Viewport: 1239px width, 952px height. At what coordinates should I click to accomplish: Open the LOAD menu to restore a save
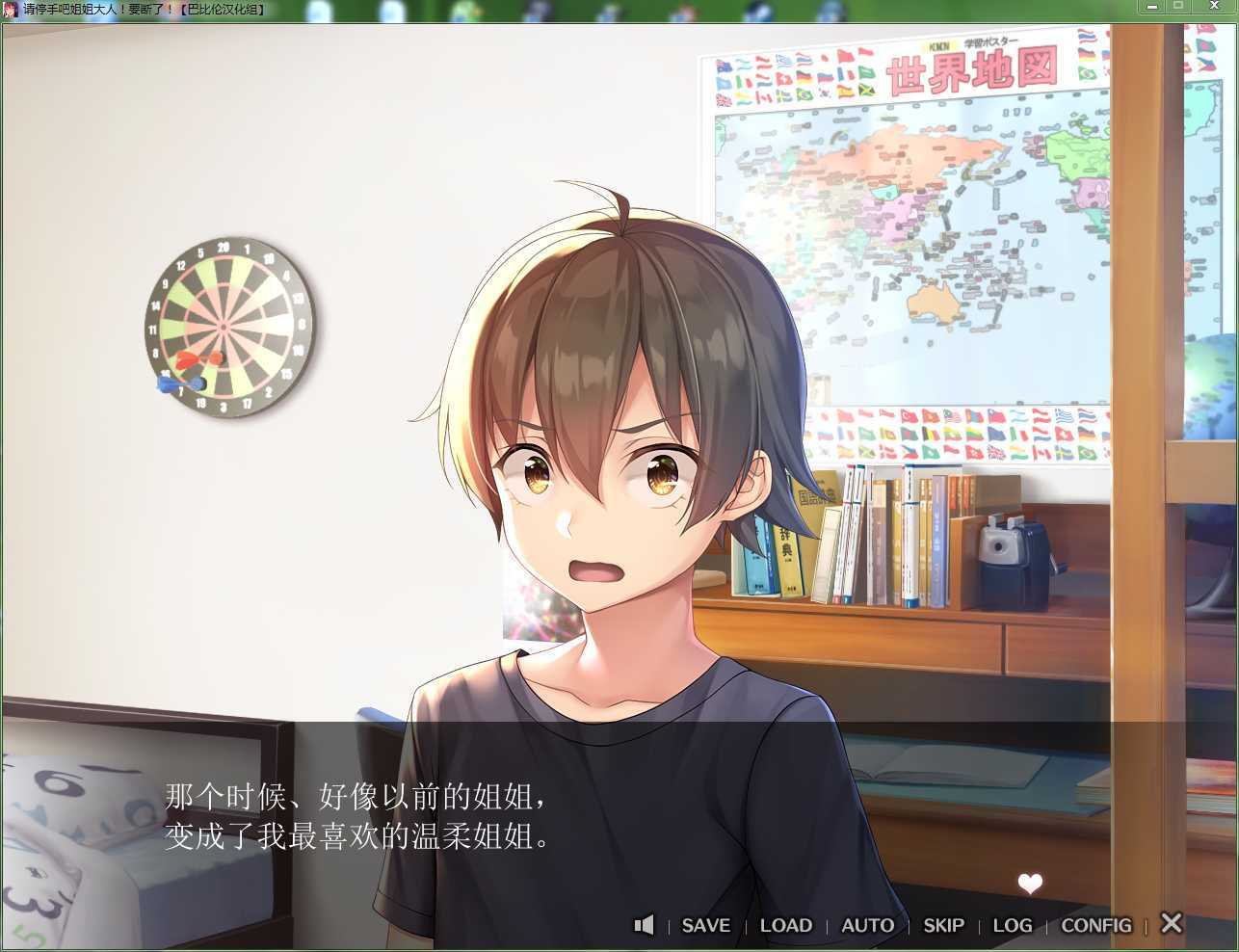point(785,925)
